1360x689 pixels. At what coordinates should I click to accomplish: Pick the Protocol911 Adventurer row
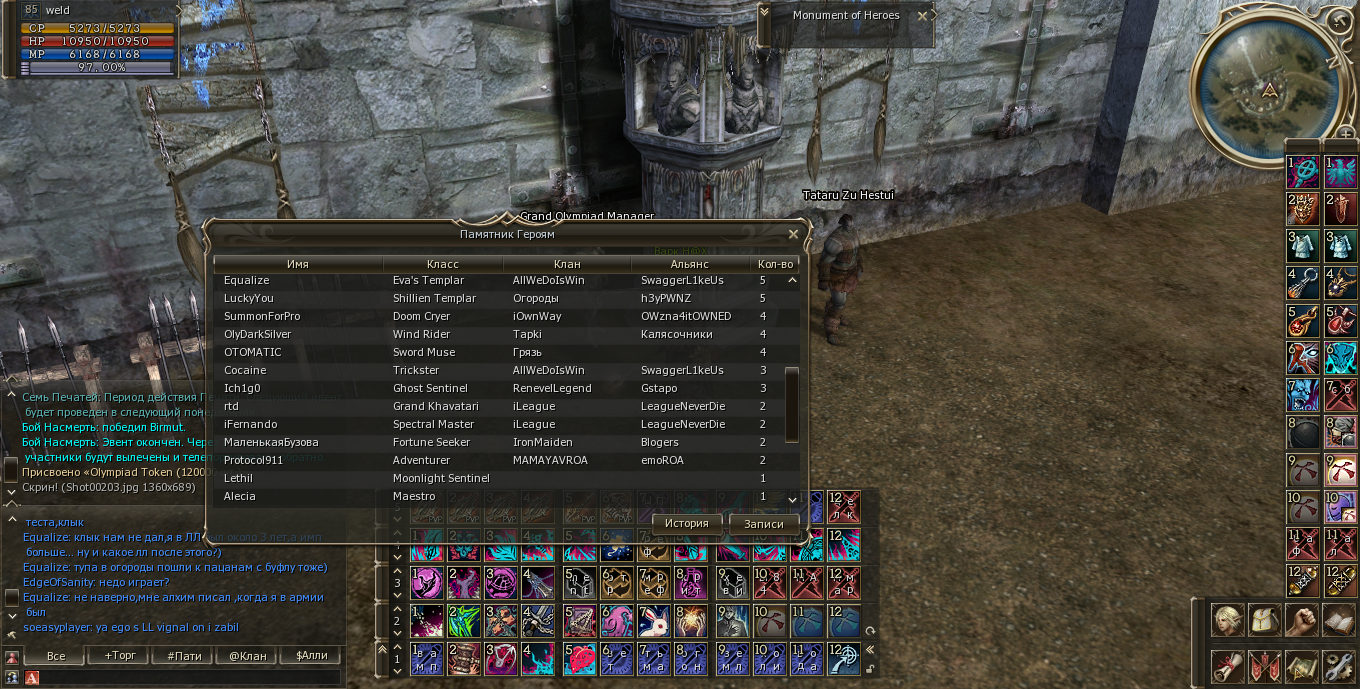tap(500, 461)
